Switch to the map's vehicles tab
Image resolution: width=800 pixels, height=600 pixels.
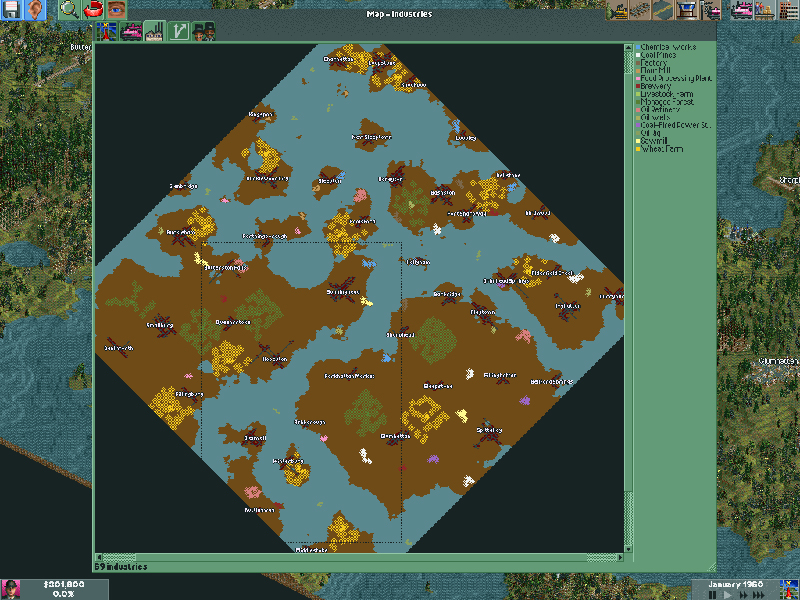[x=131, y=32]
